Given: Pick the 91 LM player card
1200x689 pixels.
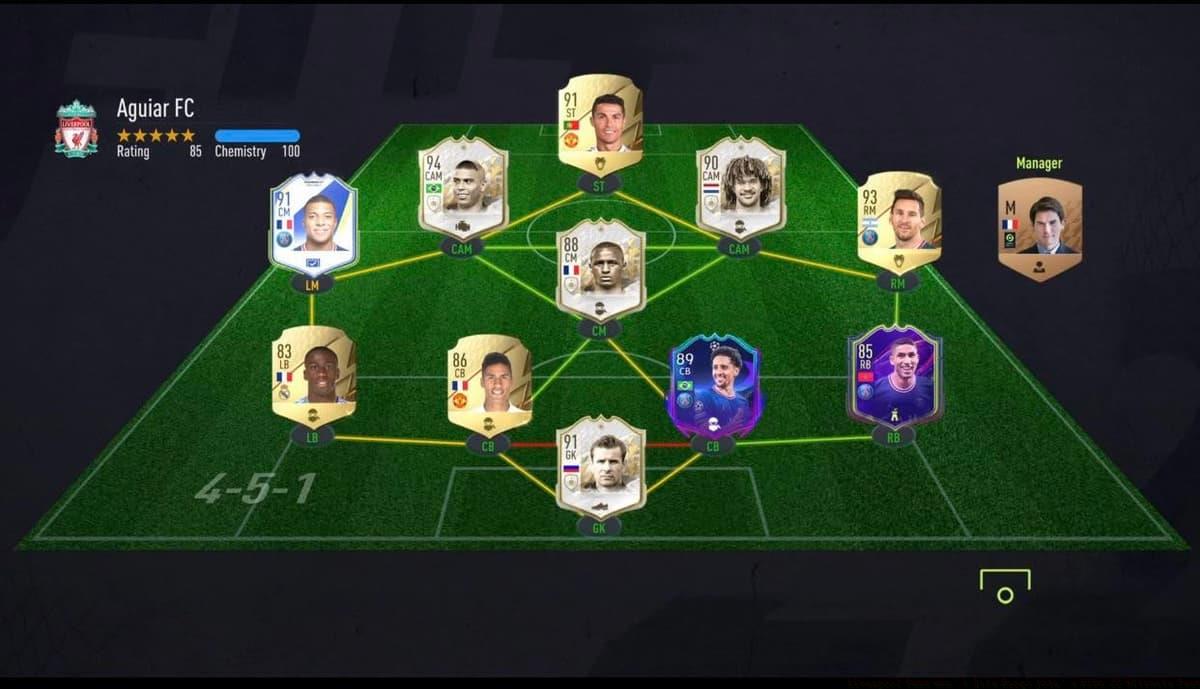Looking at the screenshot, I should 313,226.
